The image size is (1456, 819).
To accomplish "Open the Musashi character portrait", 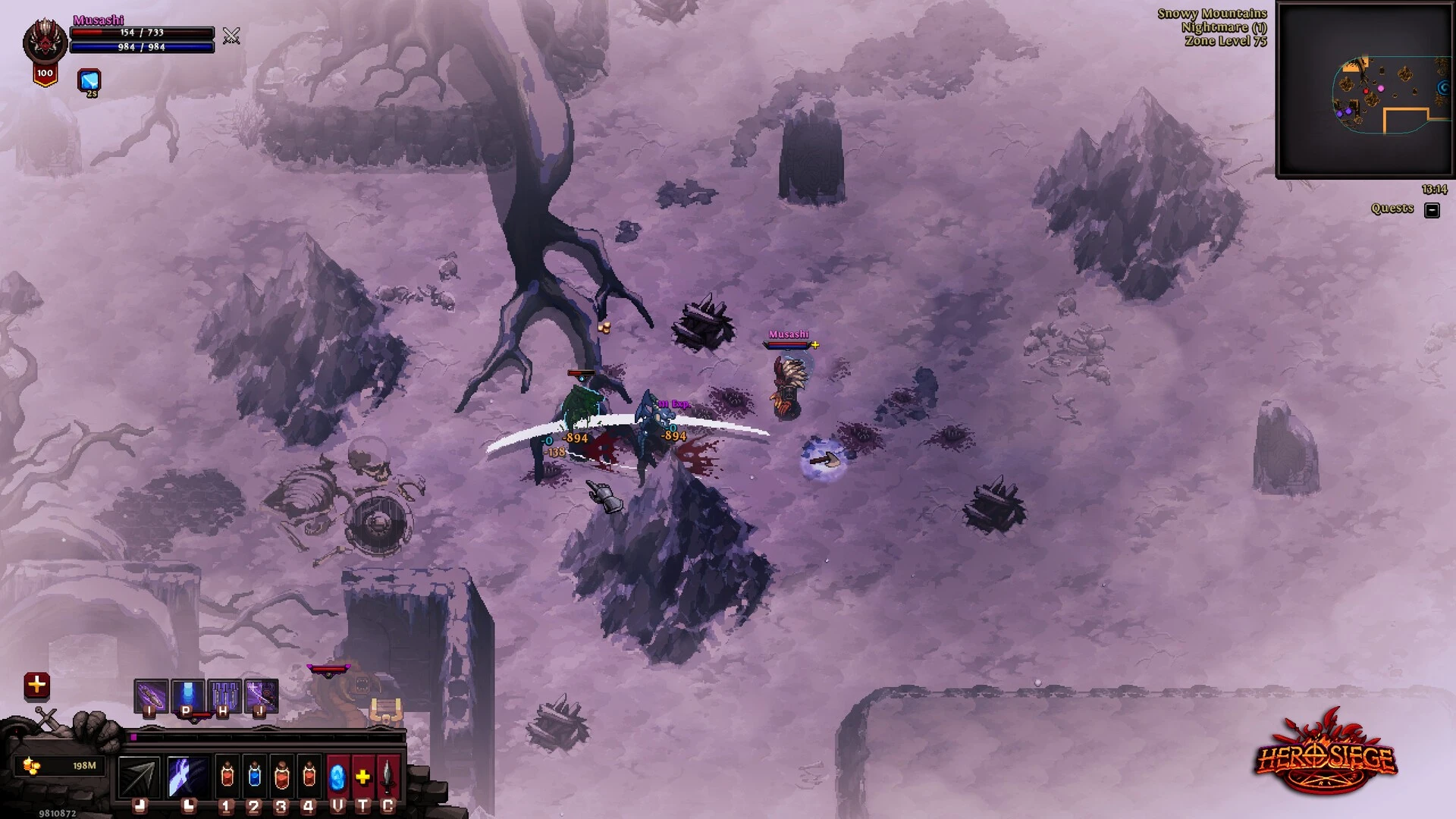I will pos(45,42).
